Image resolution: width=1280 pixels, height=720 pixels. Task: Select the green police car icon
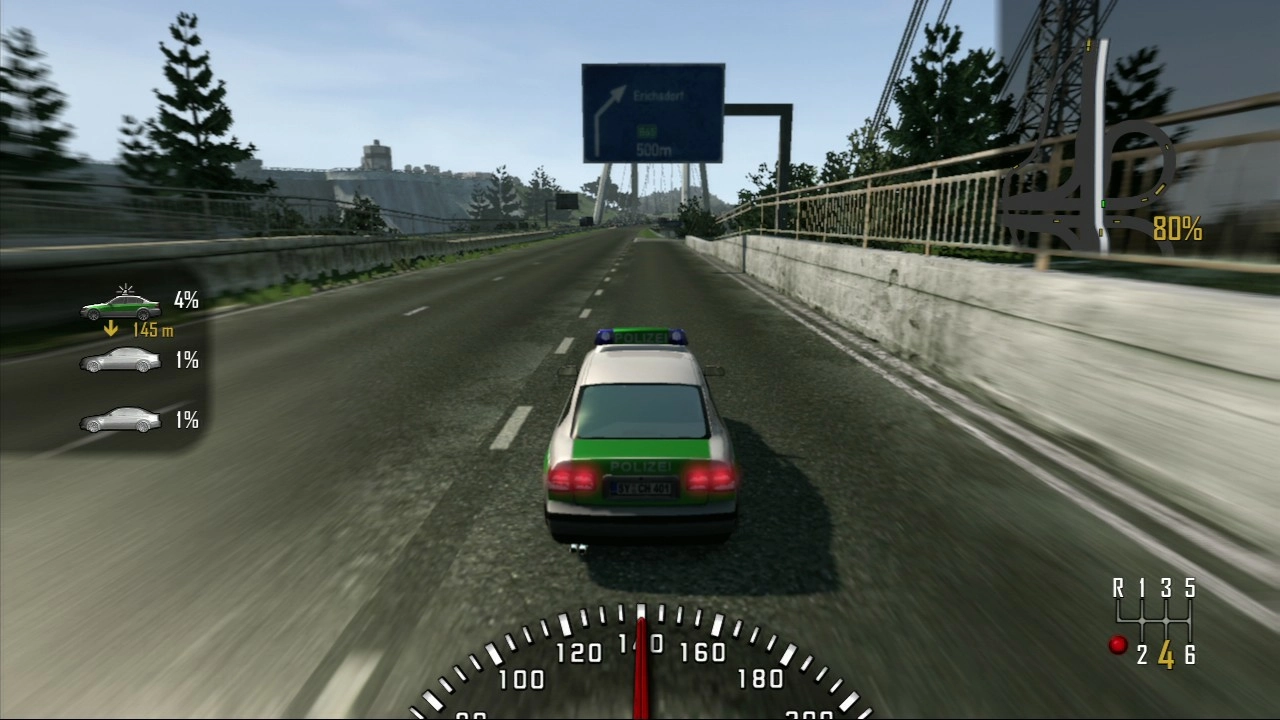121,306
